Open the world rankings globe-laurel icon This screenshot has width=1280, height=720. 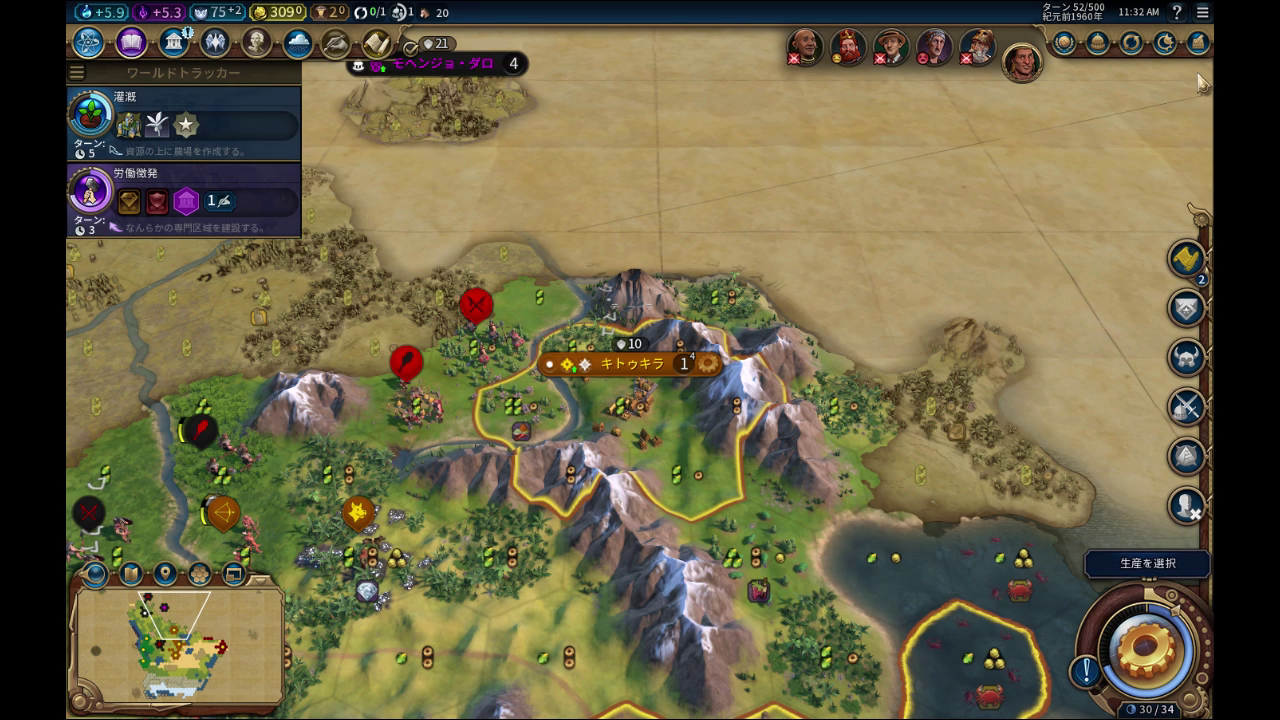[x=1064, y=43]
